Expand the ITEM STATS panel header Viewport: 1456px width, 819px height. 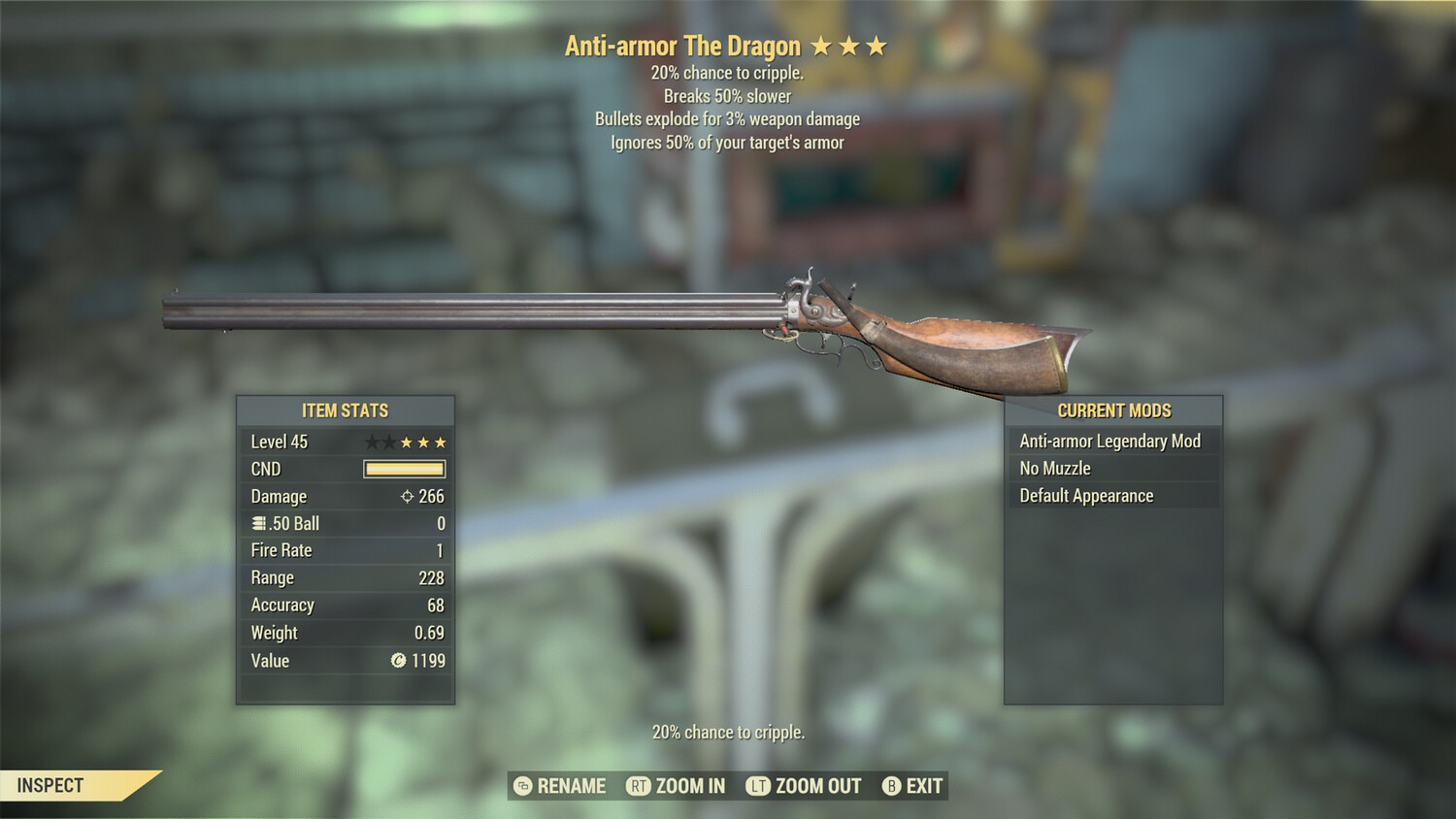click(x=345, y=410)
